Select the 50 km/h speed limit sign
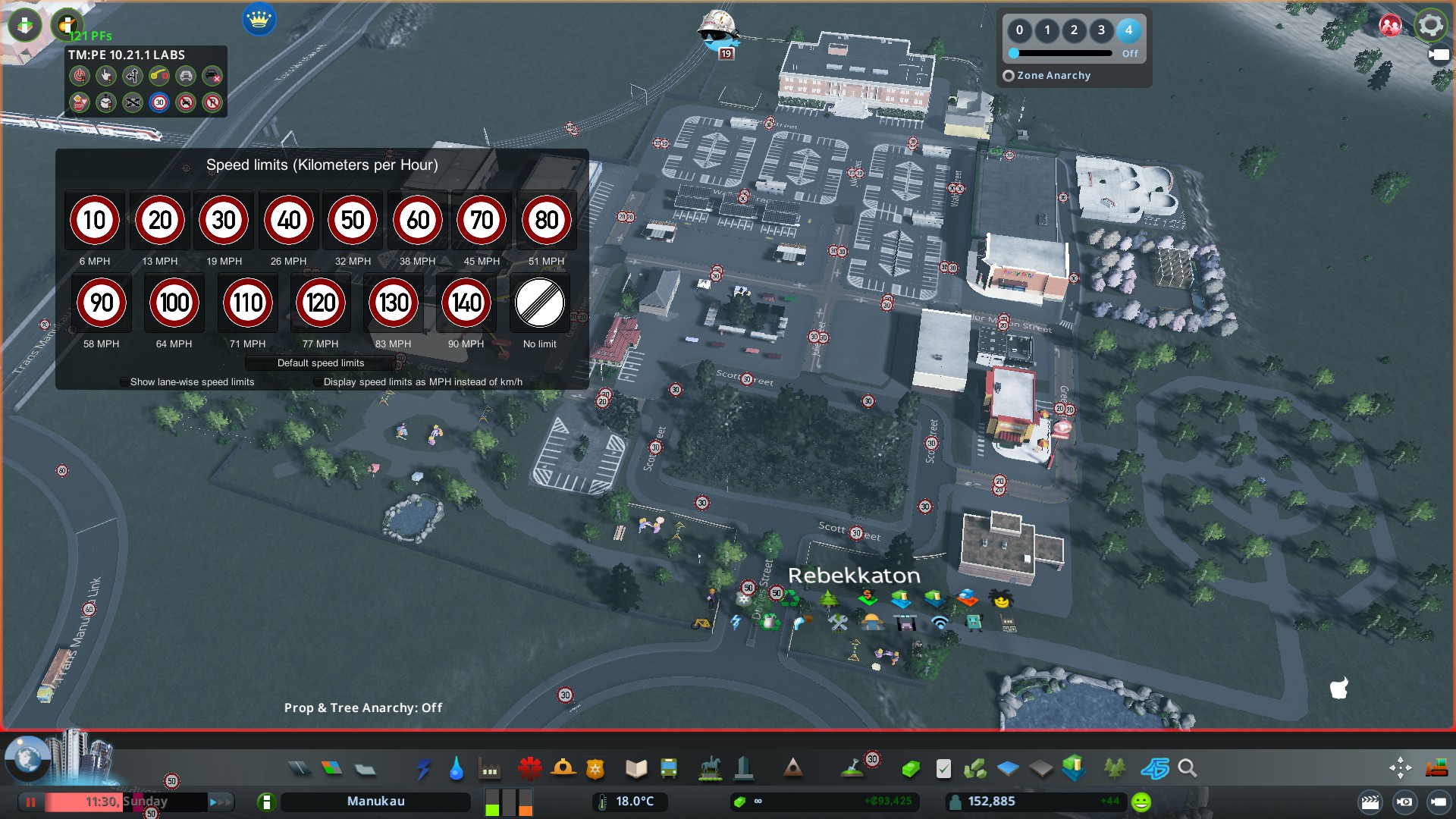1456x819 pixels. click(x=353, y=221)
